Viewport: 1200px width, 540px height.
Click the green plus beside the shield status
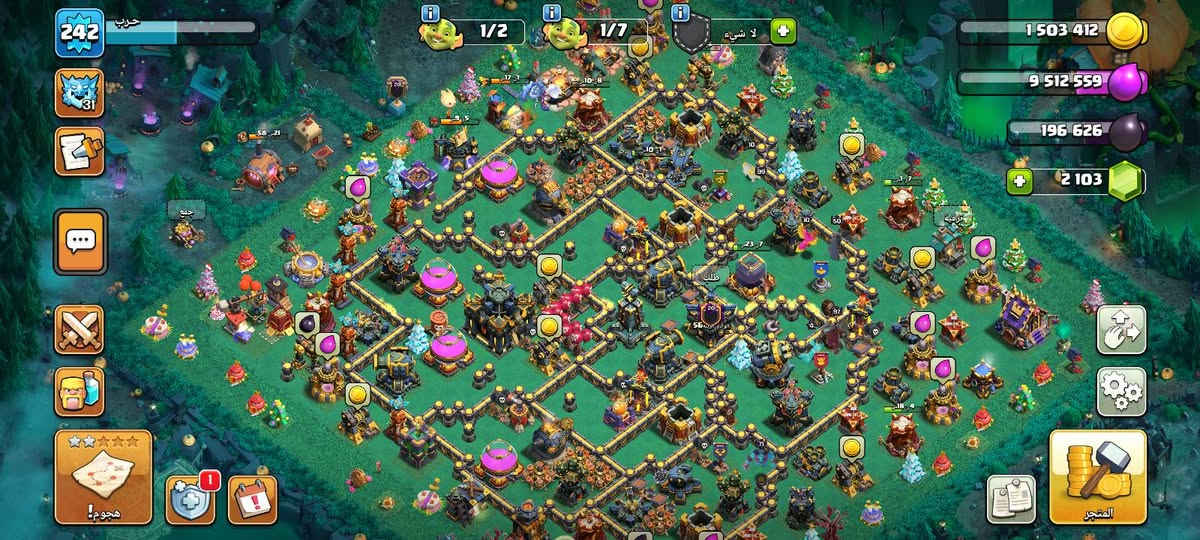(x=782, y=31)
